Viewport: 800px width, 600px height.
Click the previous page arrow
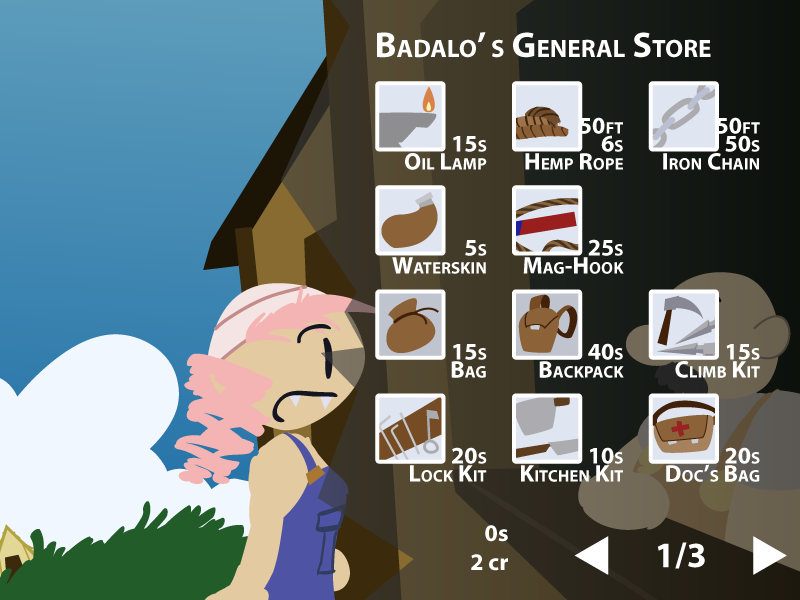pos(593,556)
